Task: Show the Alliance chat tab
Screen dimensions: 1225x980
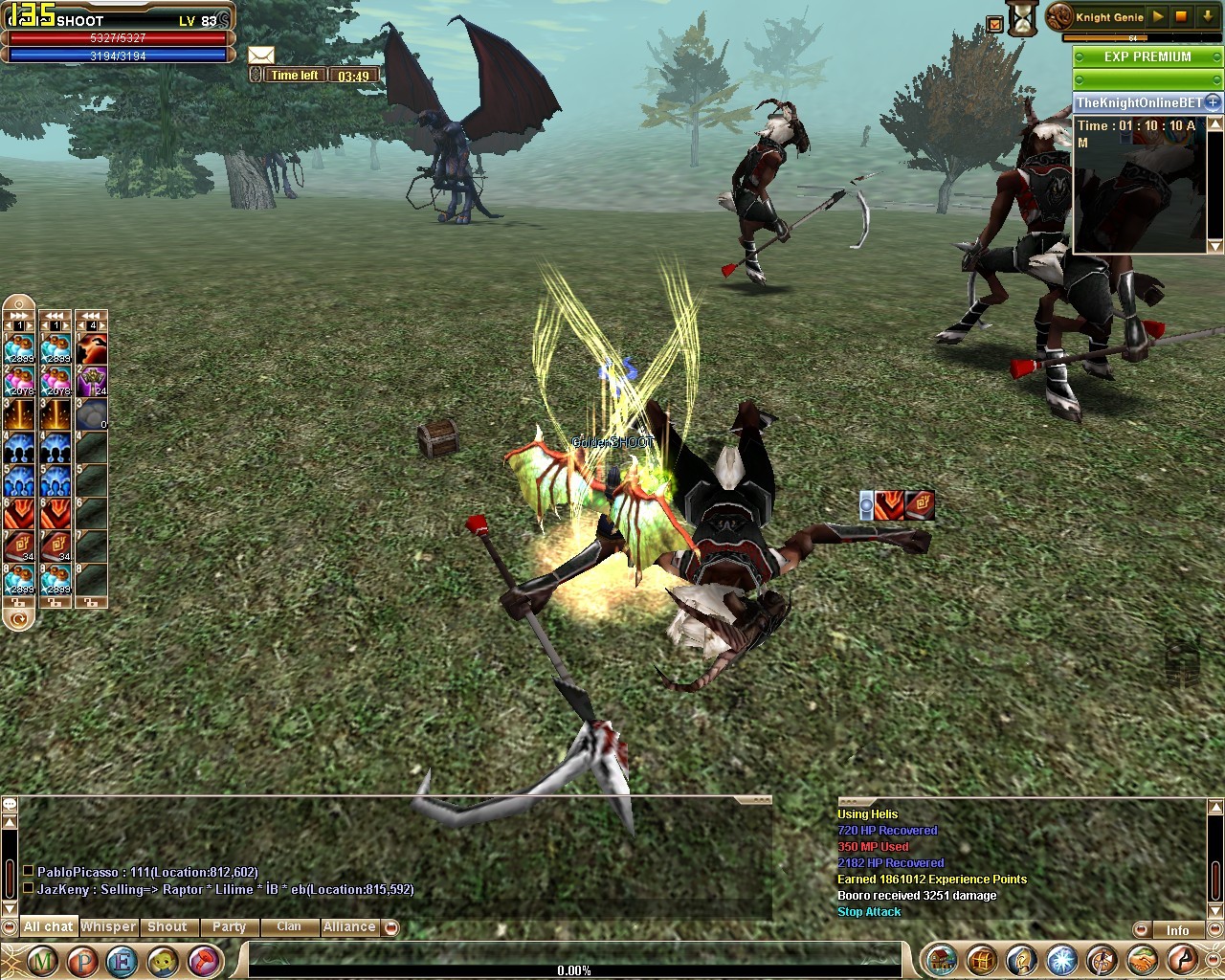Action: 349,926
